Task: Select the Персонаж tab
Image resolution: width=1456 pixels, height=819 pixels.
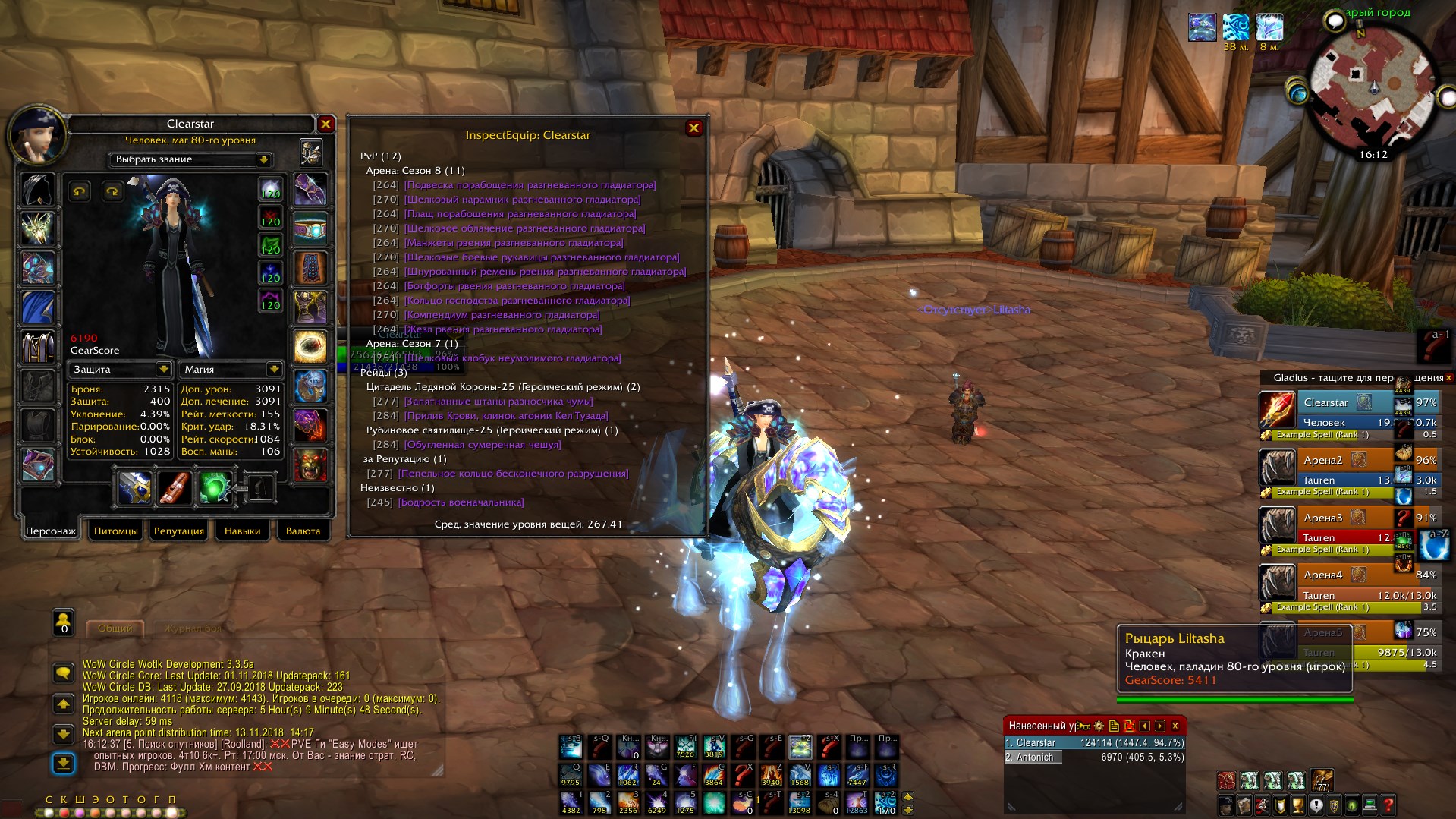Action: click(x=51, y=531)
